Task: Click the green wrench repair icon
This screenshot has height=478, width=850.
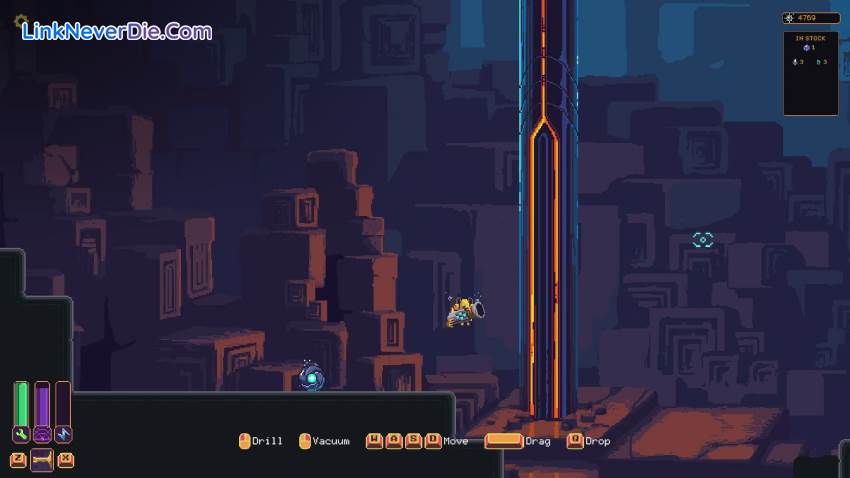Action: [x=20, y=435]
